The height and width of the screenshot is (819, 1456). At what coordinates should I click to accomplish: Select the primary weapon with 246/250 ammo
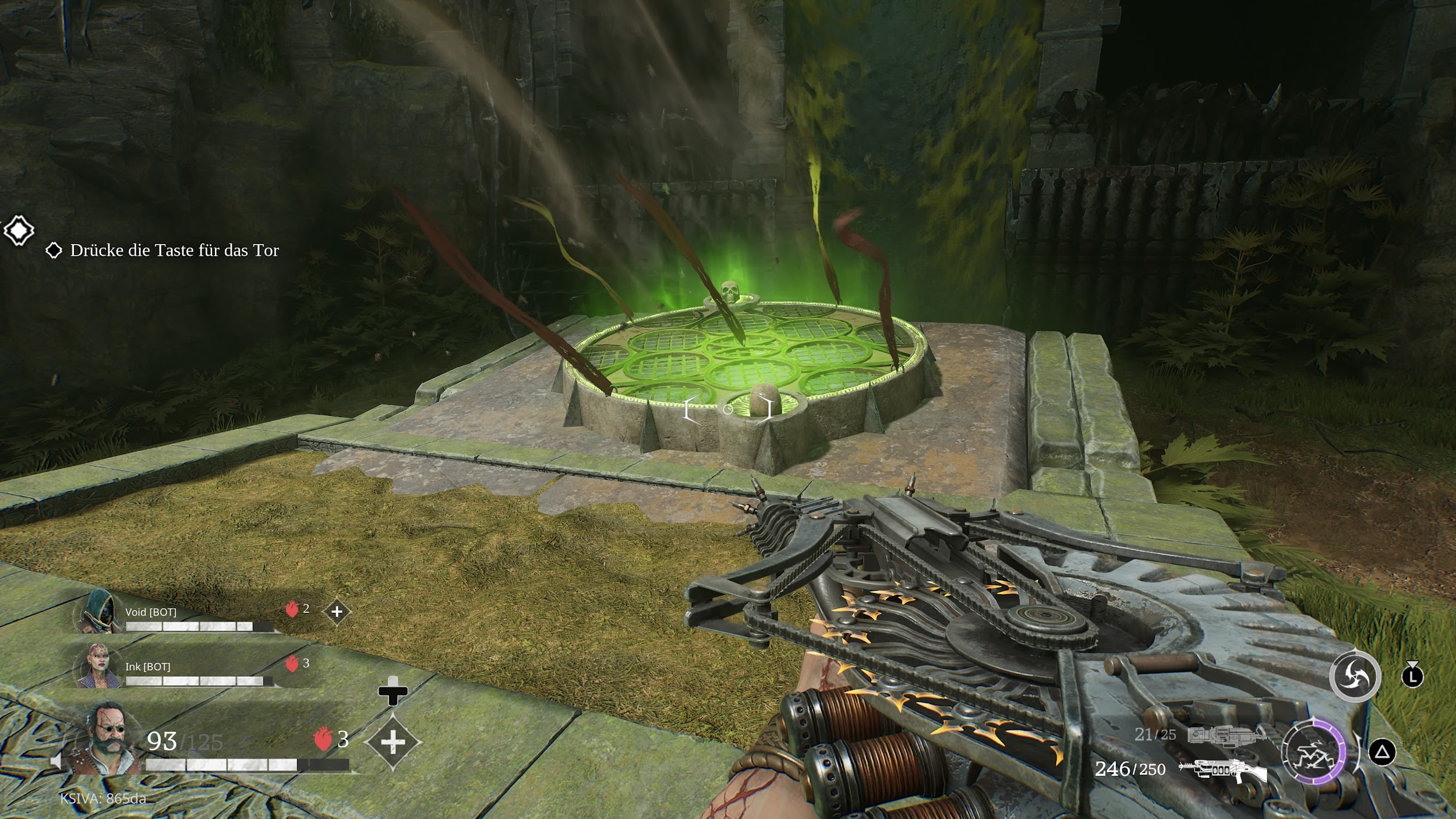1222,770
